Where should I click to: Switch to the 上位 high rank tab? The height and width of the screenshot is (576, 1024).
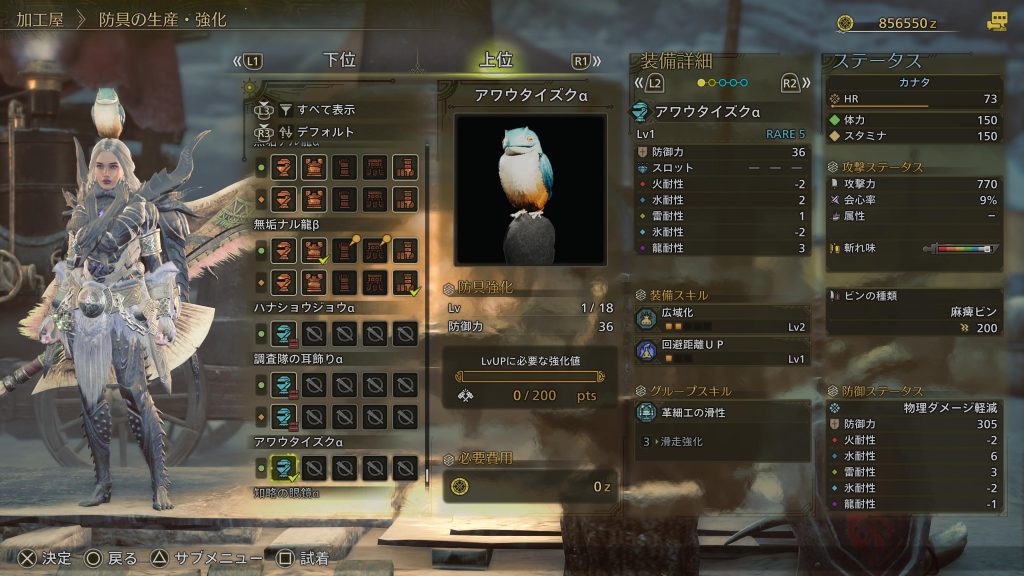(x=496, y=60)
